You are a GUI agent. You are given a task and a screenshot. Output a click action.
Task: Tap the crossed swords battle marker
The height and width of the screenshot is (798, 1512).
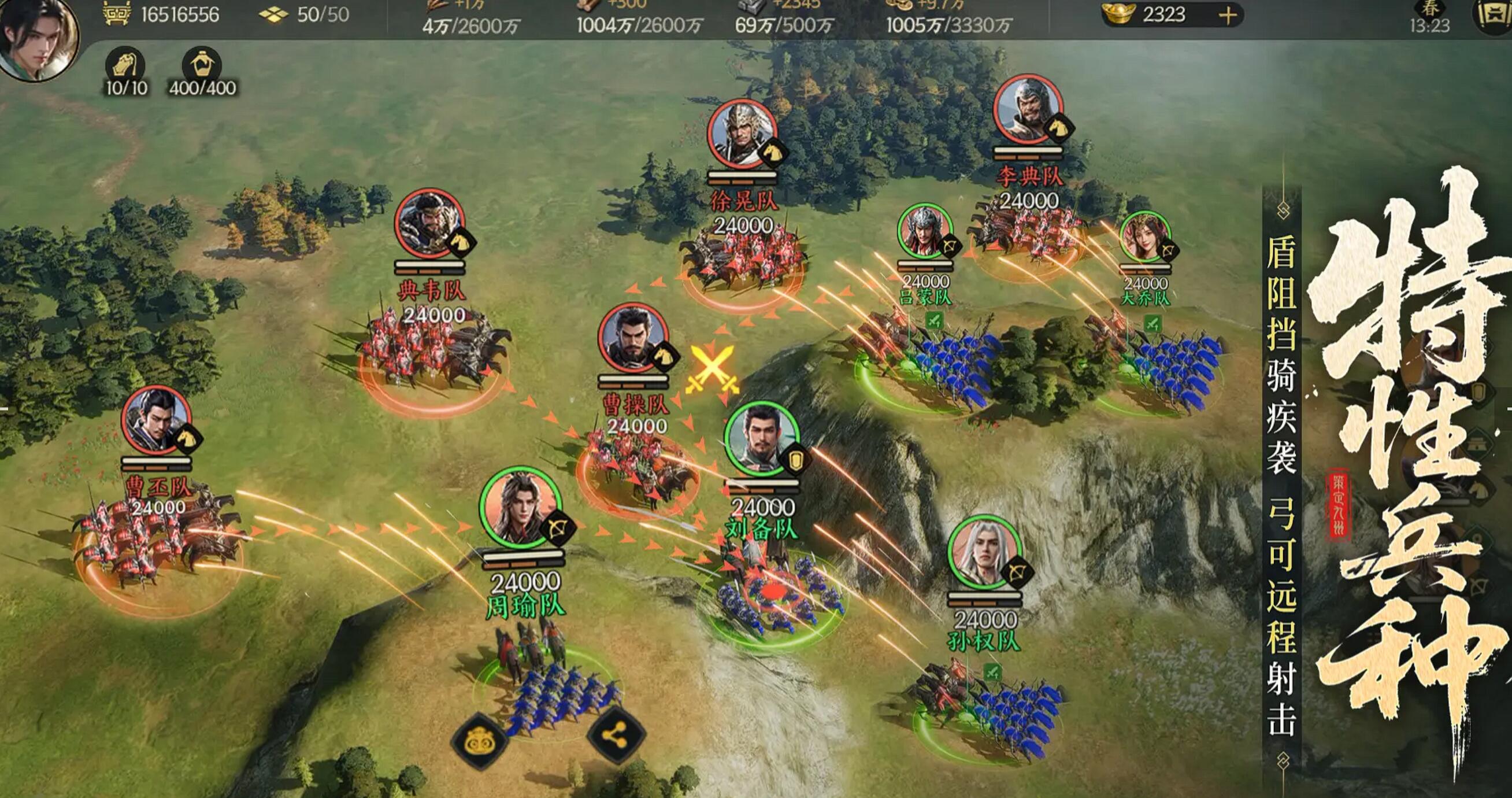click(712, 370)
